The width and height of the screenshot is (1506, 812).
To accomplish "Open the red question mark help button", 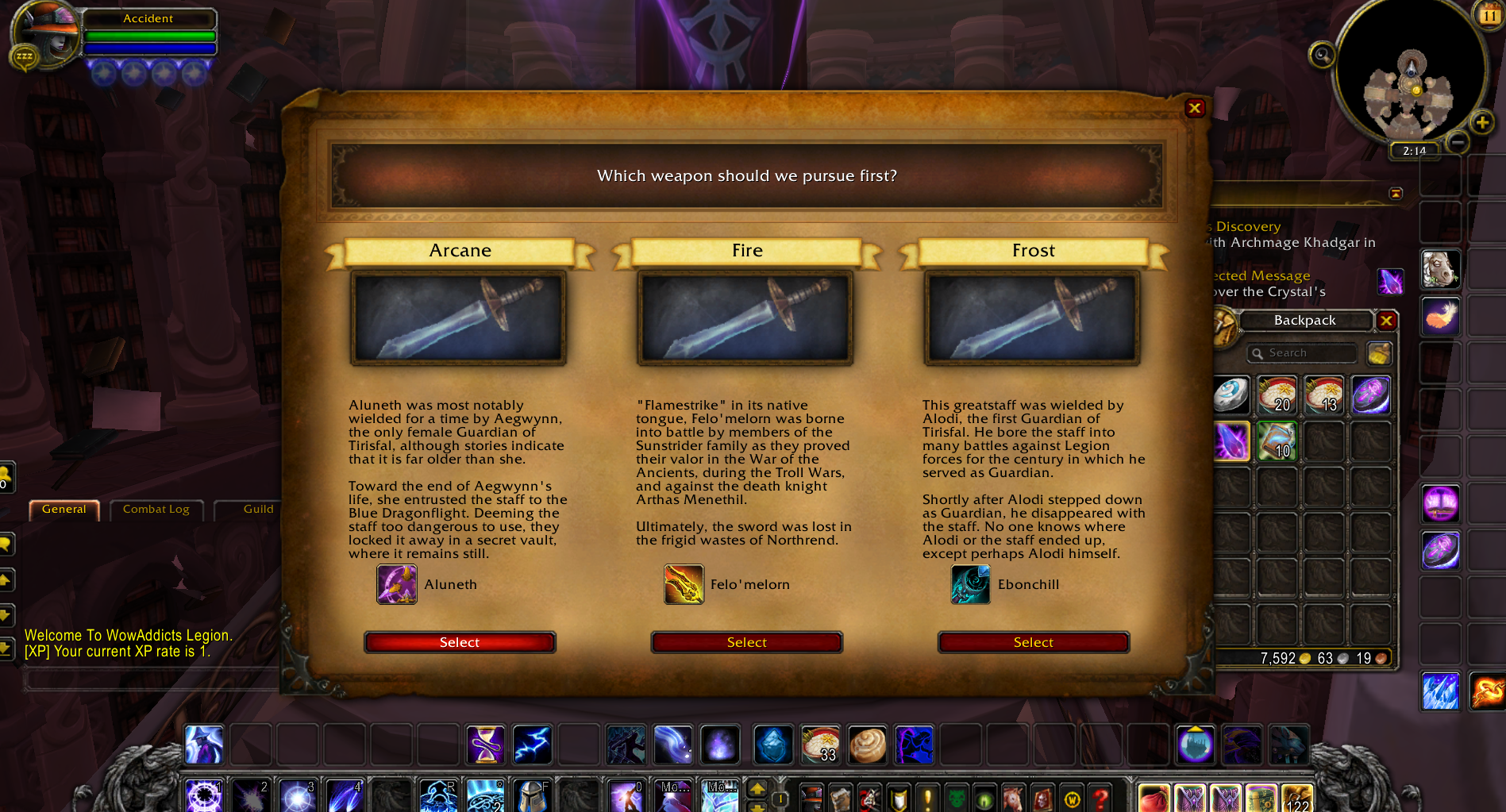I will pos(1100,798).
